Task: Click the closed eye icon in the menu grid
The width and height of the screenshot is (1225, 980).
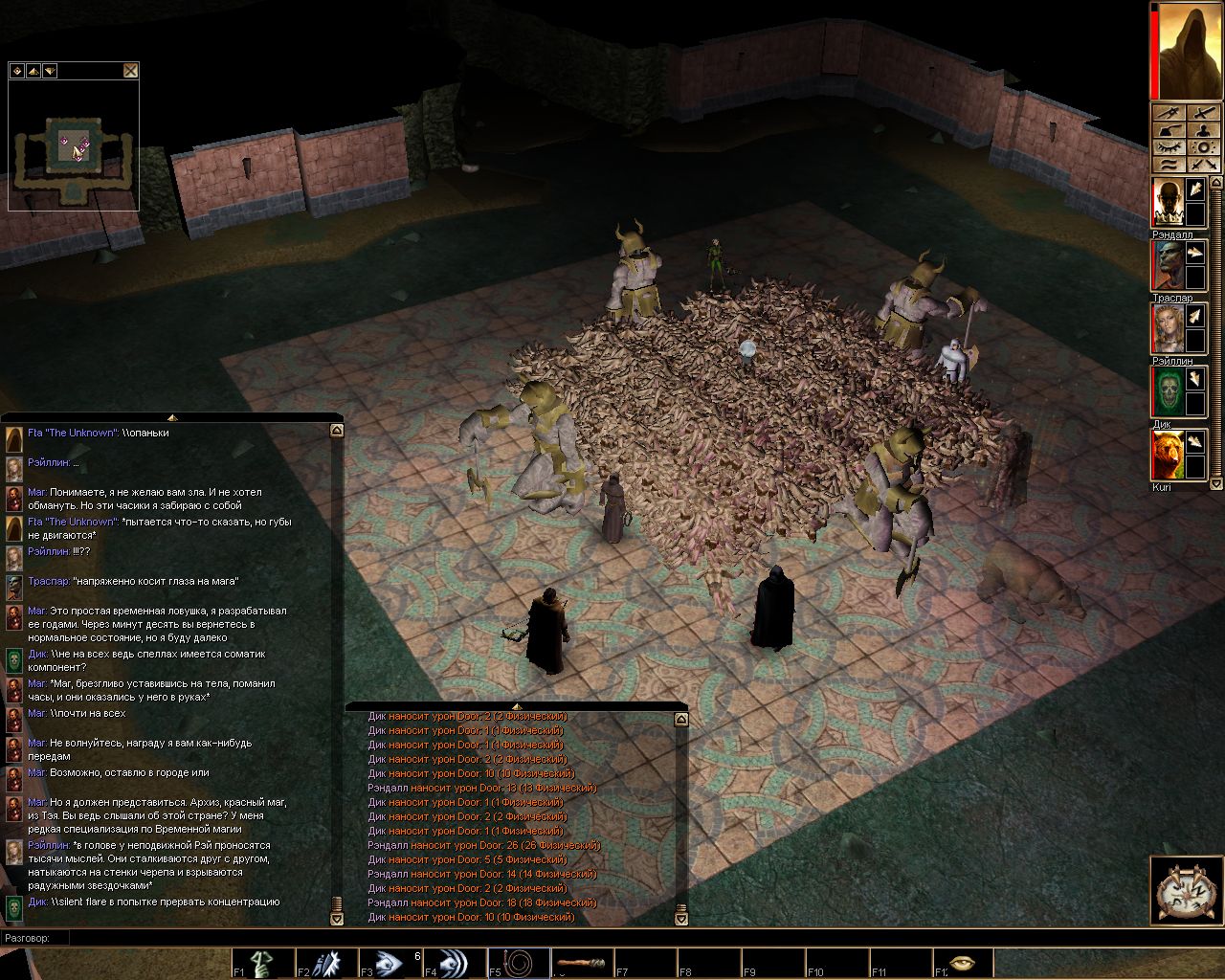Action: 1169,147
